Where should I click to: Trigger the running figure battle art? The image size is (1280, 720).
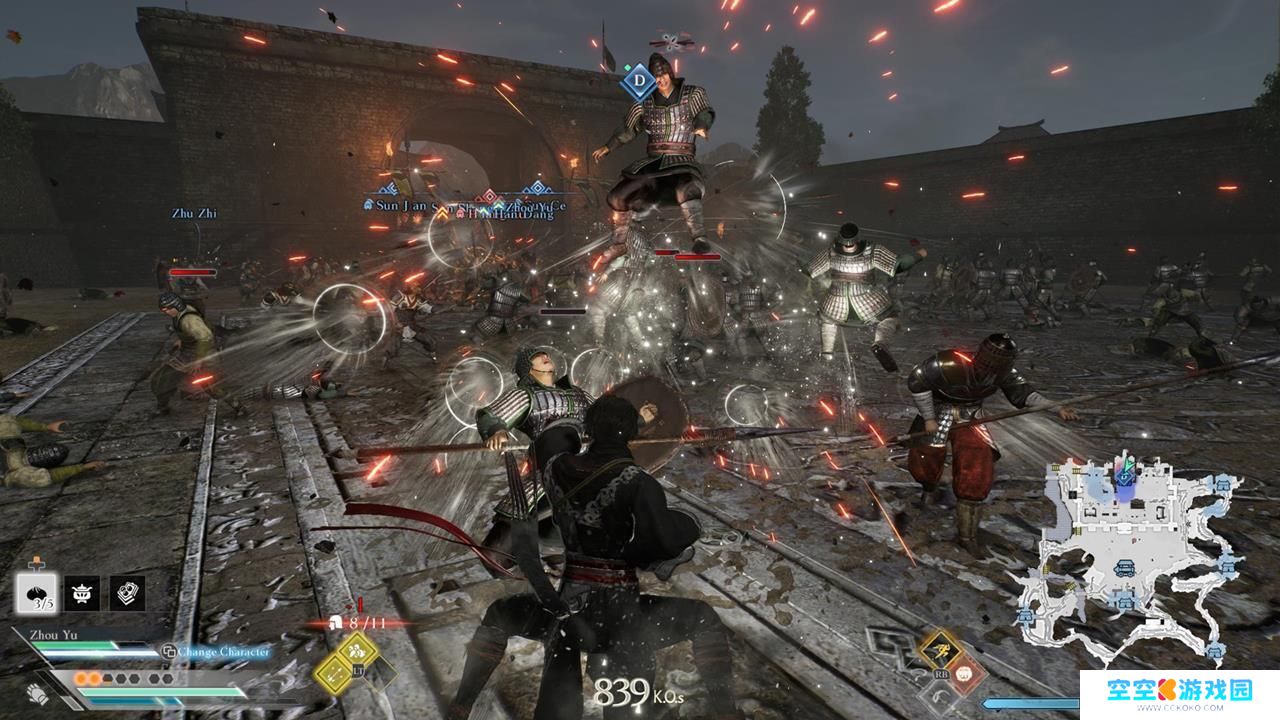point(940,649)
